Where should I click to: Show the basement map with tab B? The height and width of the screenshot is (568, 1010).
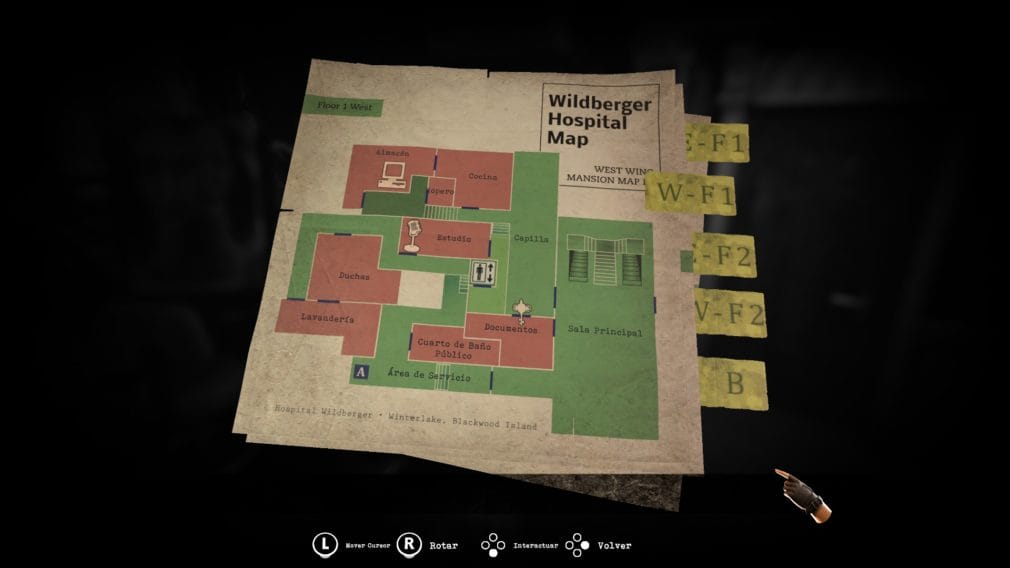[x=733, y=383]
